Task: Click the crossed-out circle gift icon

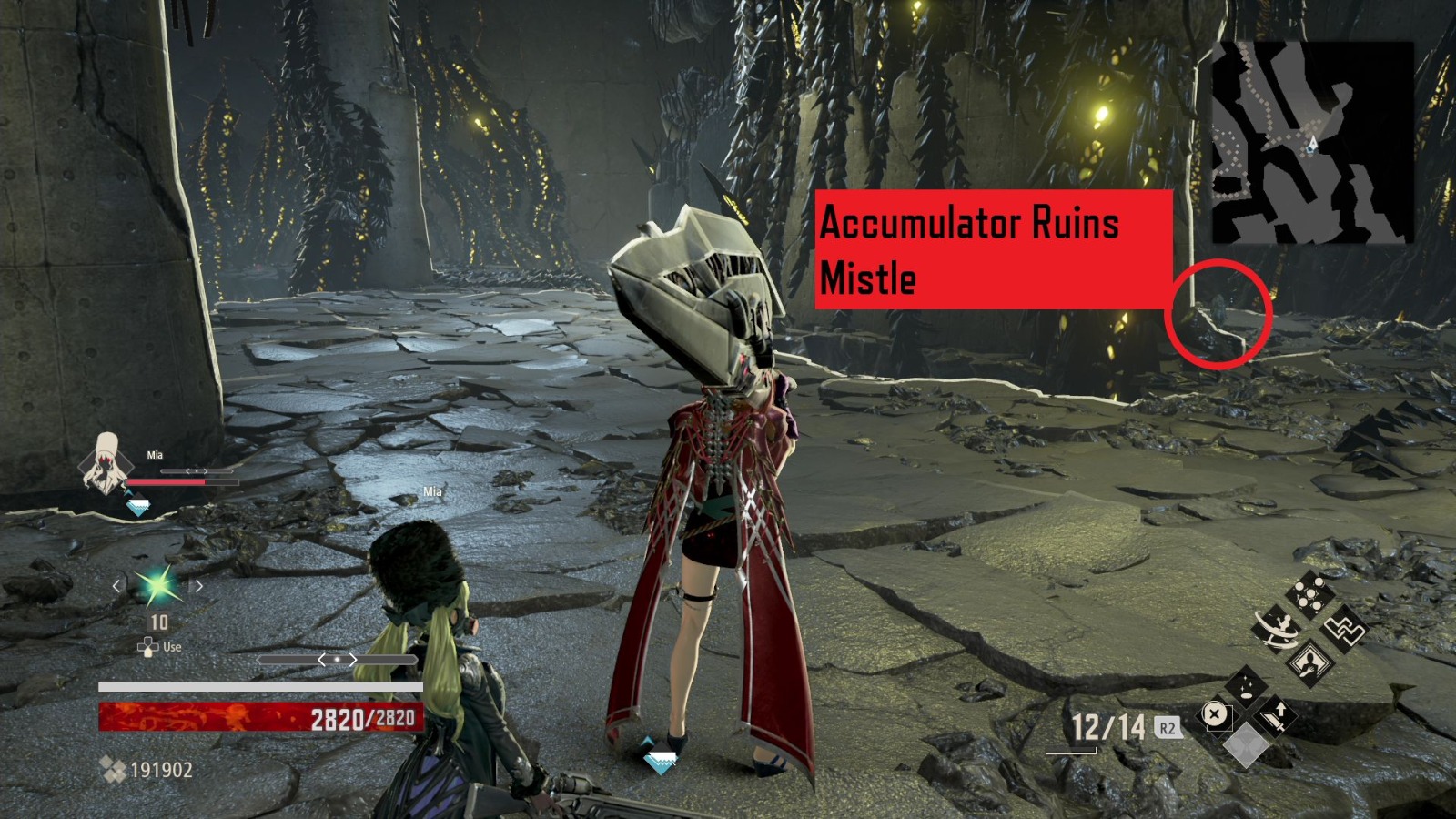Action: pyautogui.click(x=1217, y=716)
